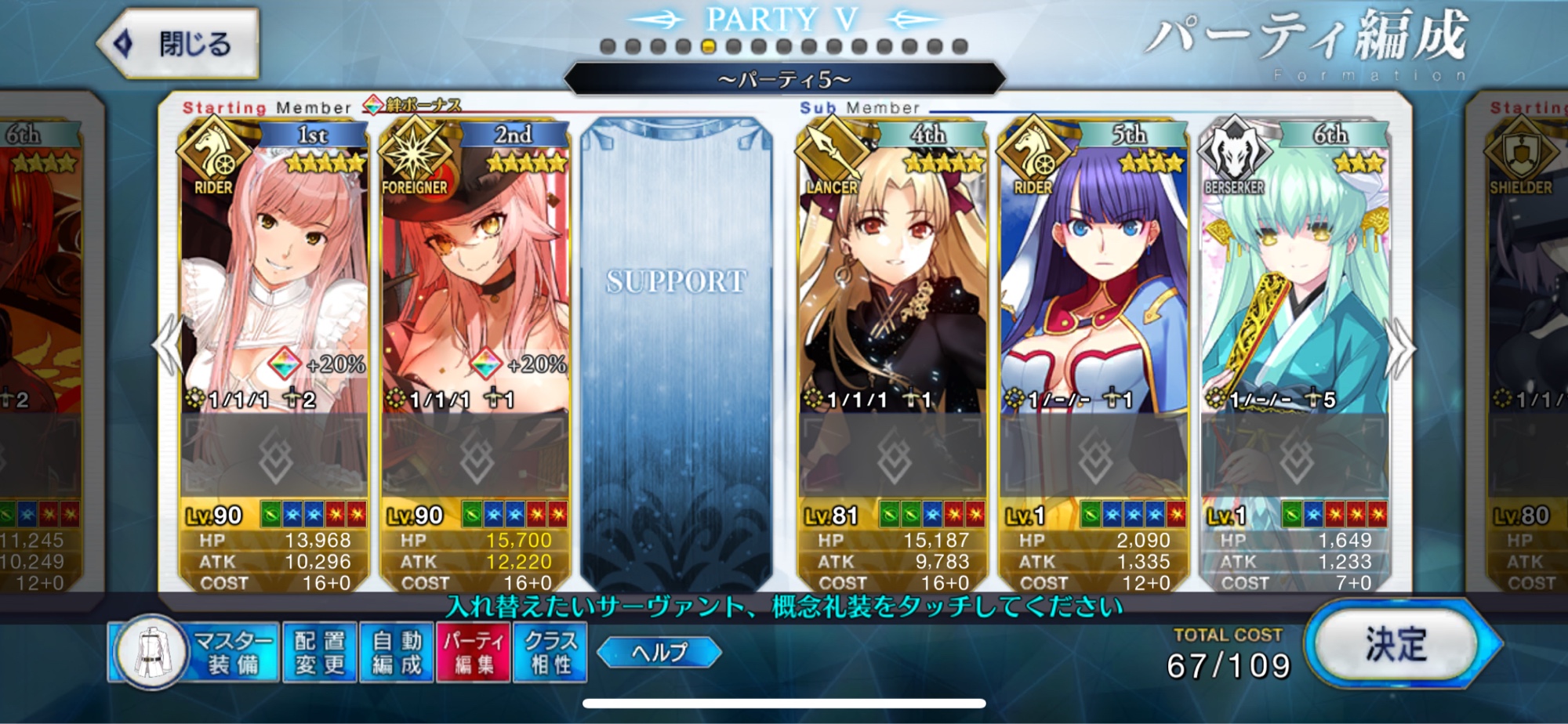Select the 1st slot Rider servant card

[x=274, y=274]
